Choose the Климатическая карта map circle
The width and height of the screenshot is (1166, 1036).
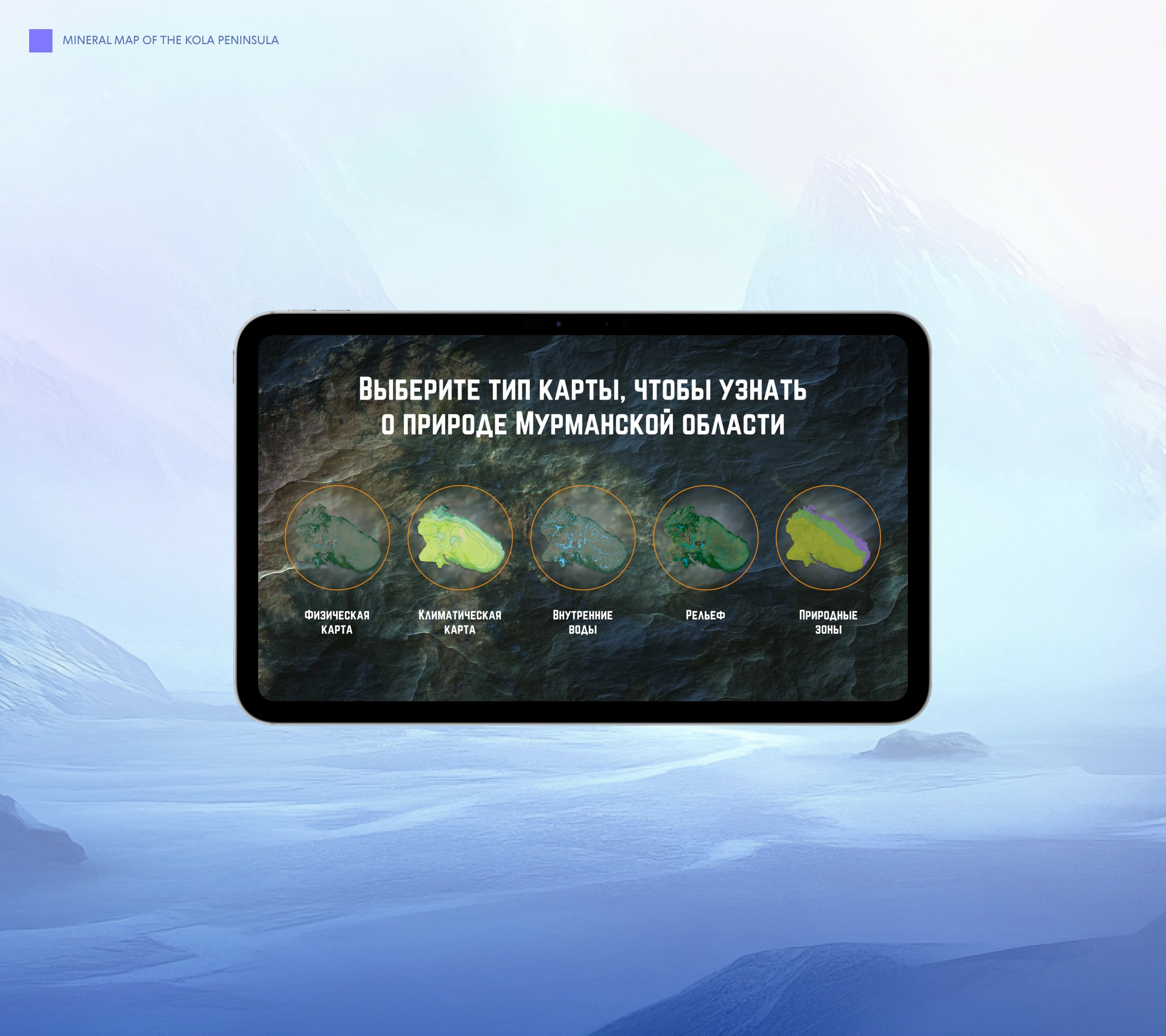pyautogui.click(x=460, y=538)
